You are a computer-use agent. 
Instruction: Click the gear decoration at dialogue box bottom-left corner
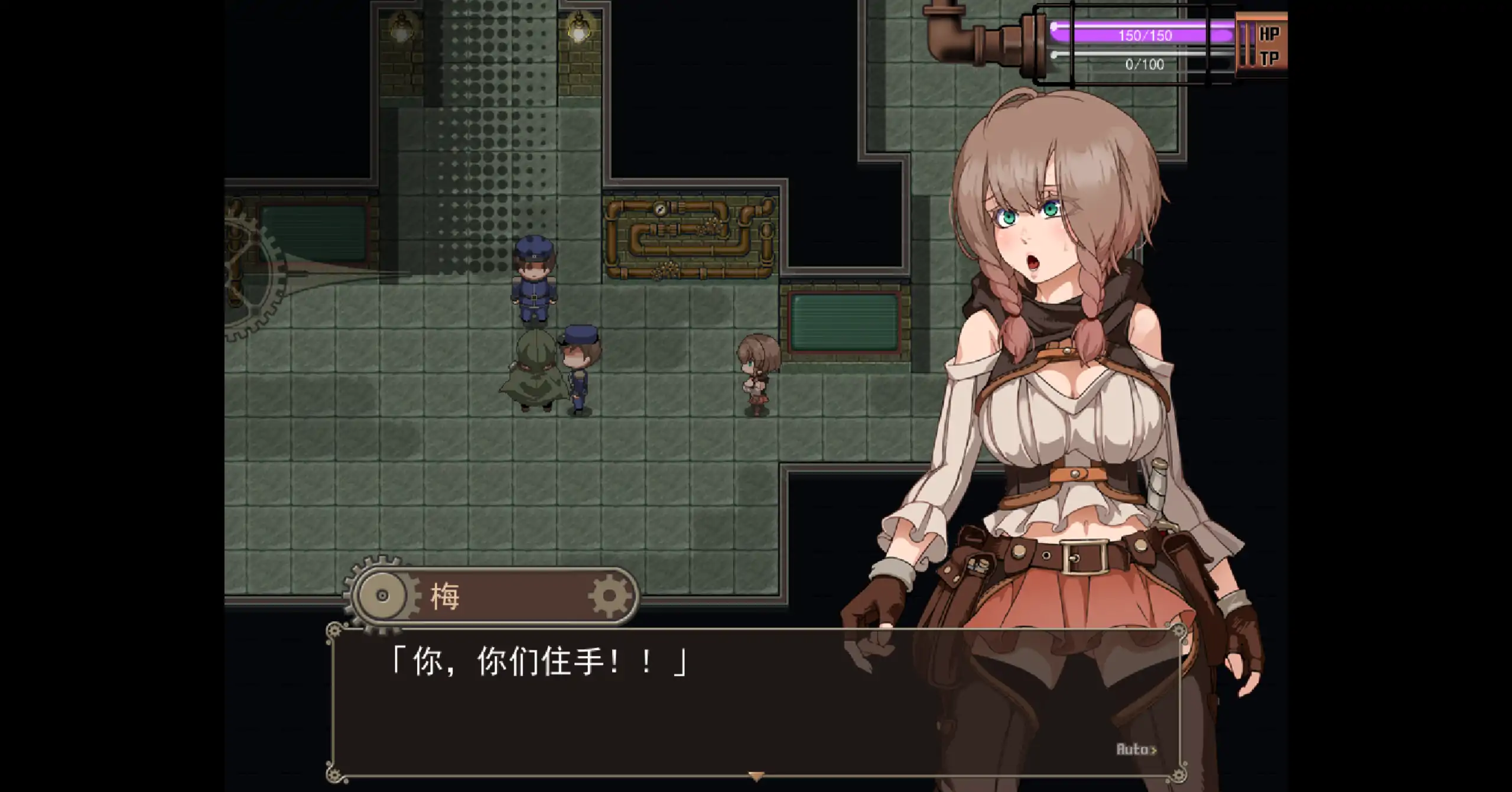pyautogui.click(x=334, y=773)
